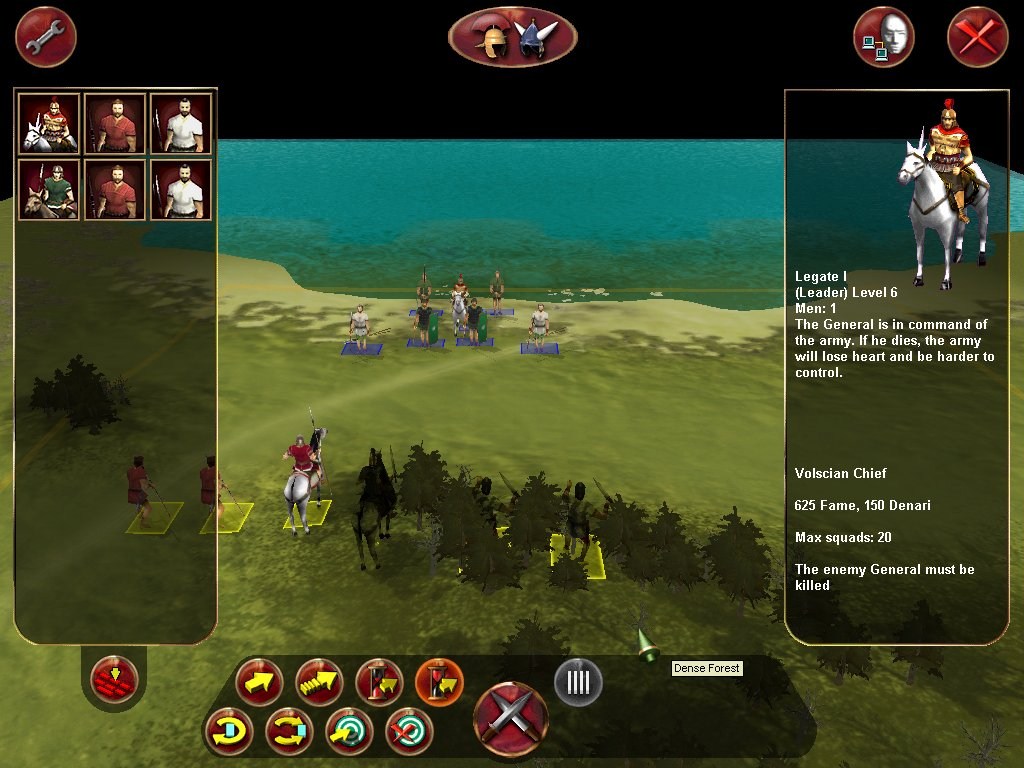
Task: Start battle with the crossed swords button
Action: (511, 717)
